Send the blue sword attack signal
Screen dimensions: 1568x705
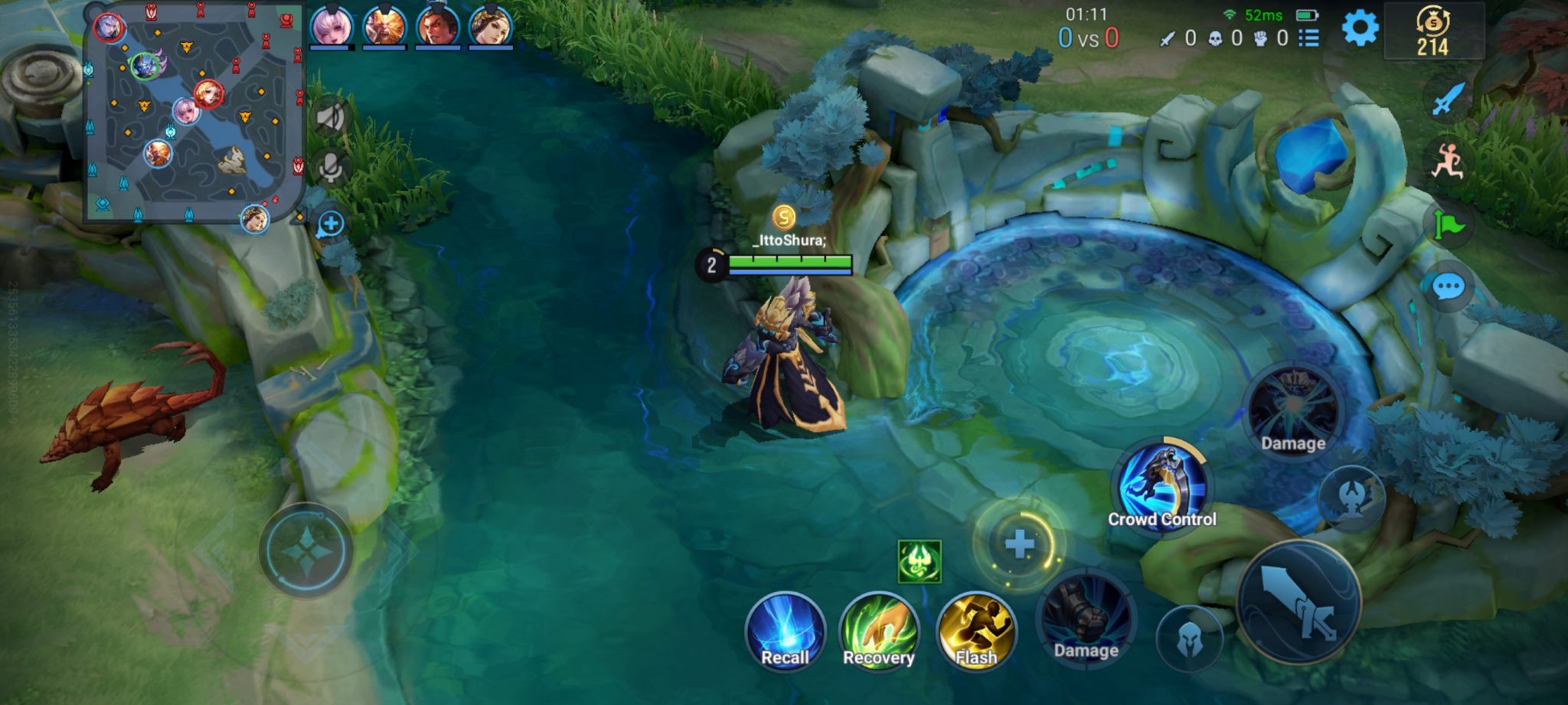point(1448,100)
